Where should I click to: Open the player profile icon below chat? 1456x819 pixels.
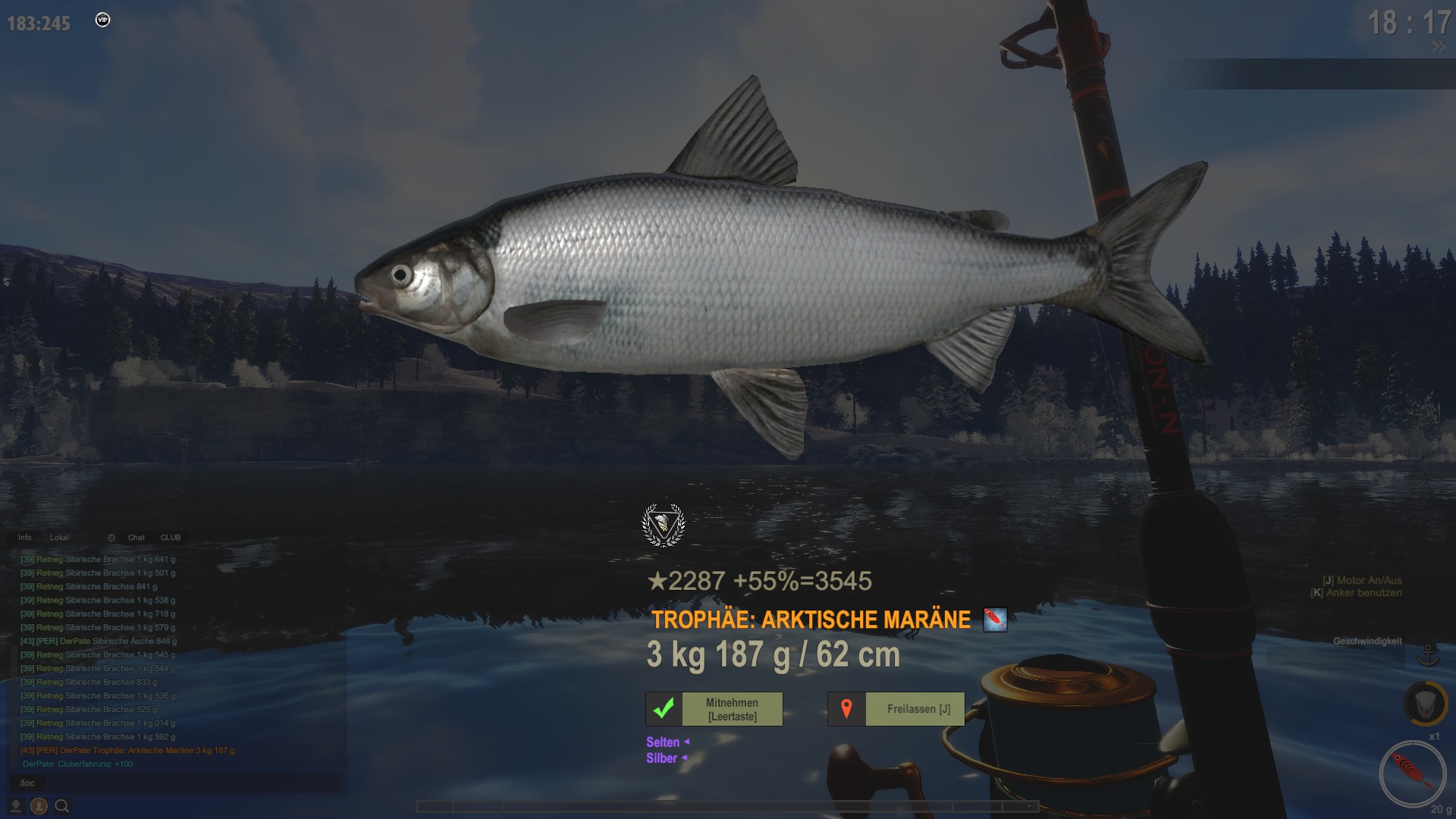(x=39, y=806)
